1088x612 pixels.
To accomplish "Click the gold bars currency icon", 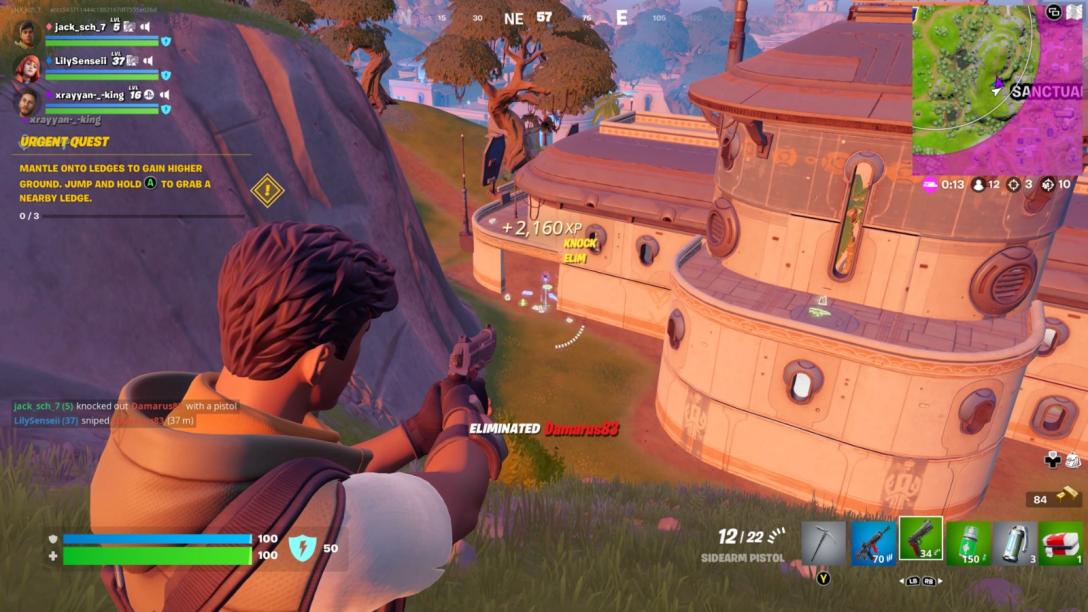I will [1068, 498].
